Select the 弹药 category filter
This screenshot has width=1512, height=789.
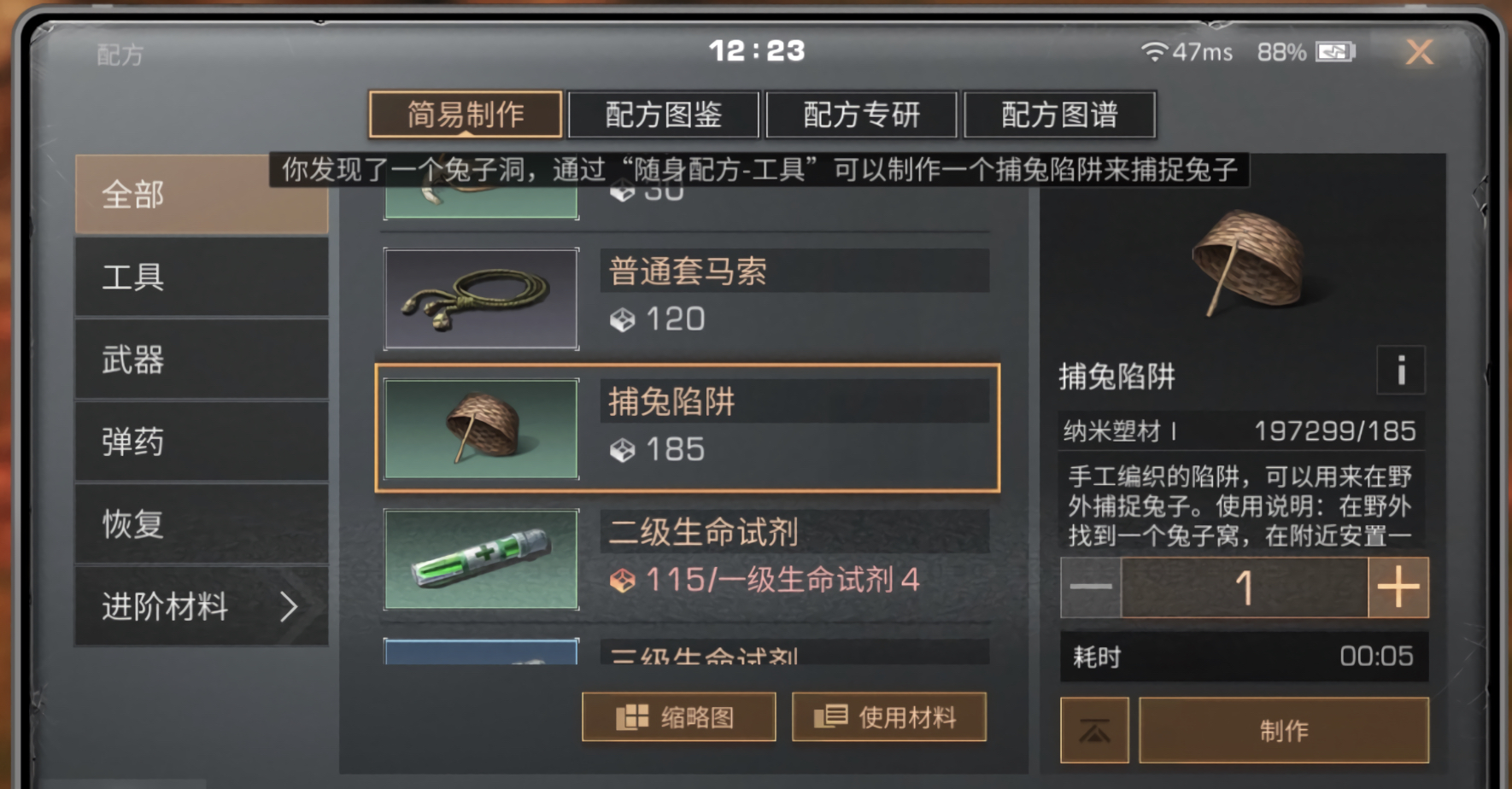tap(202, 442)
